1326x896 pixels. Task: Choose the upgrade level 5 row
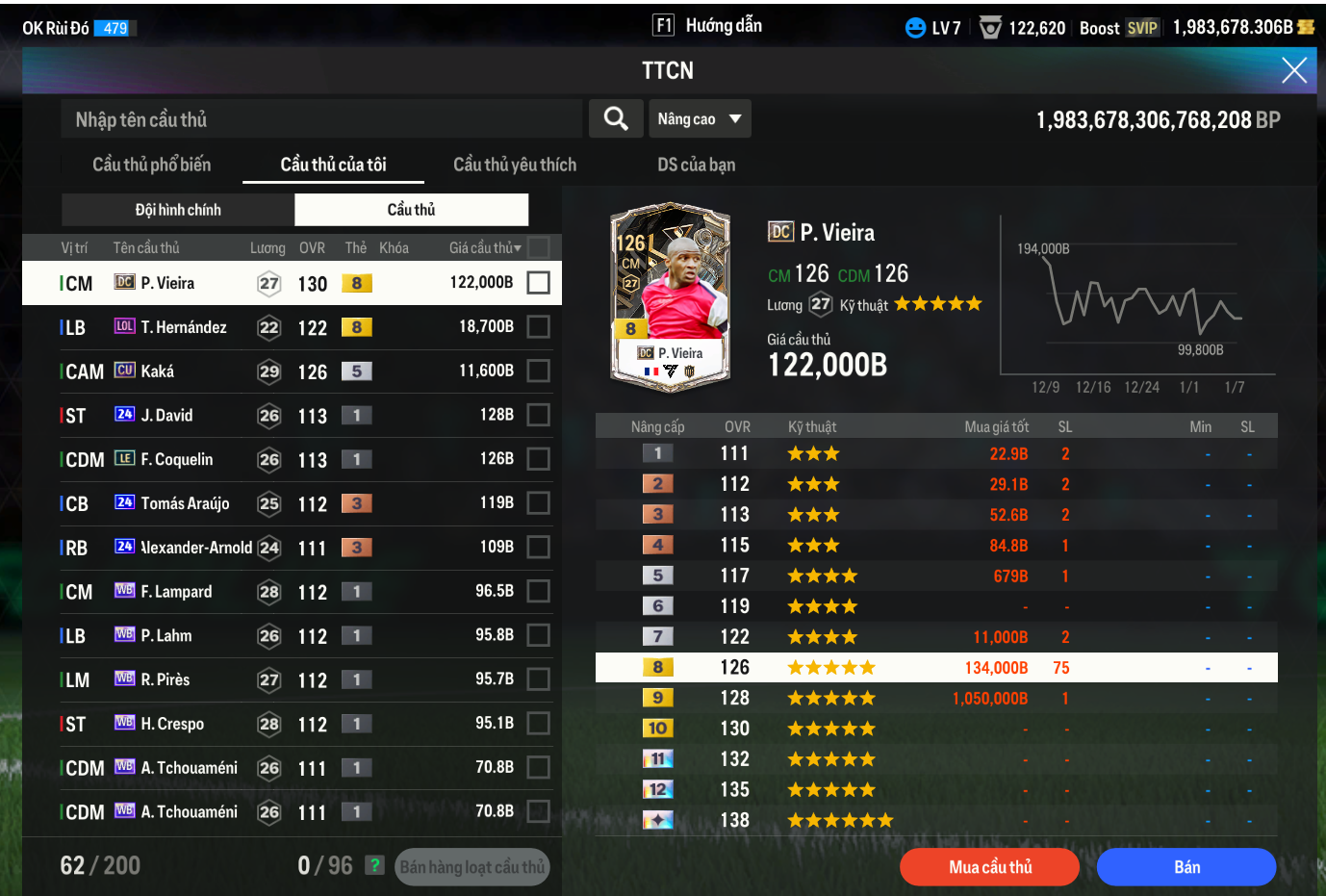935,576
